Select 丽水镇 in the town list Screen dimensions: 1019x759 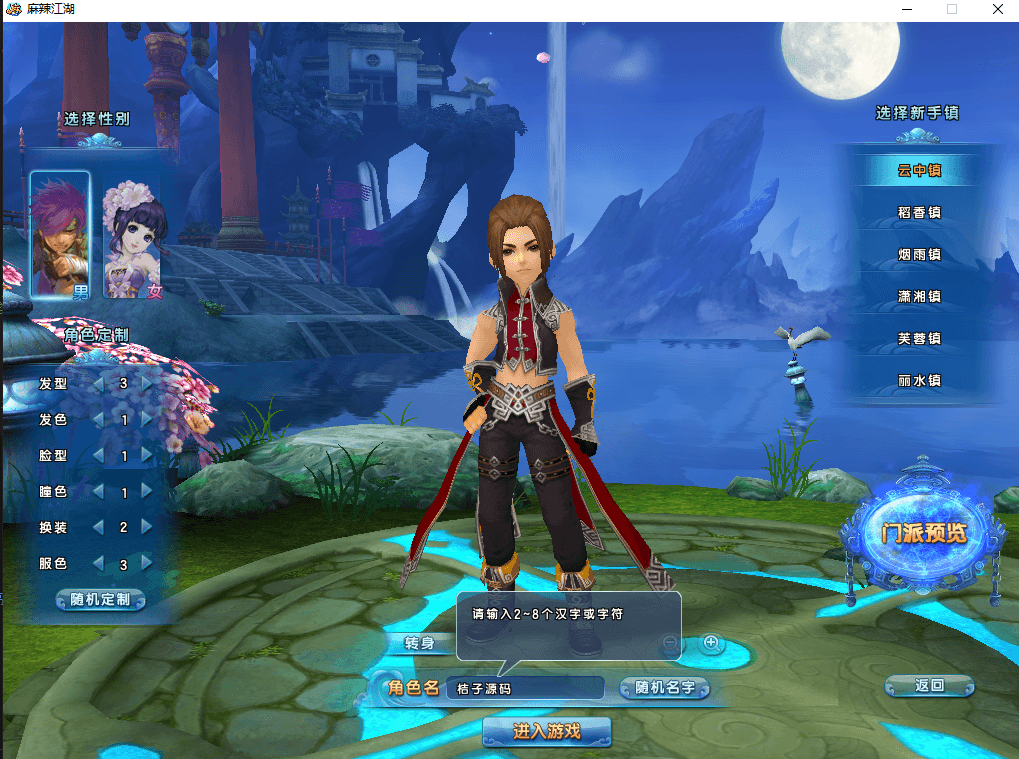pyautogui.click(x=919, y=380)
